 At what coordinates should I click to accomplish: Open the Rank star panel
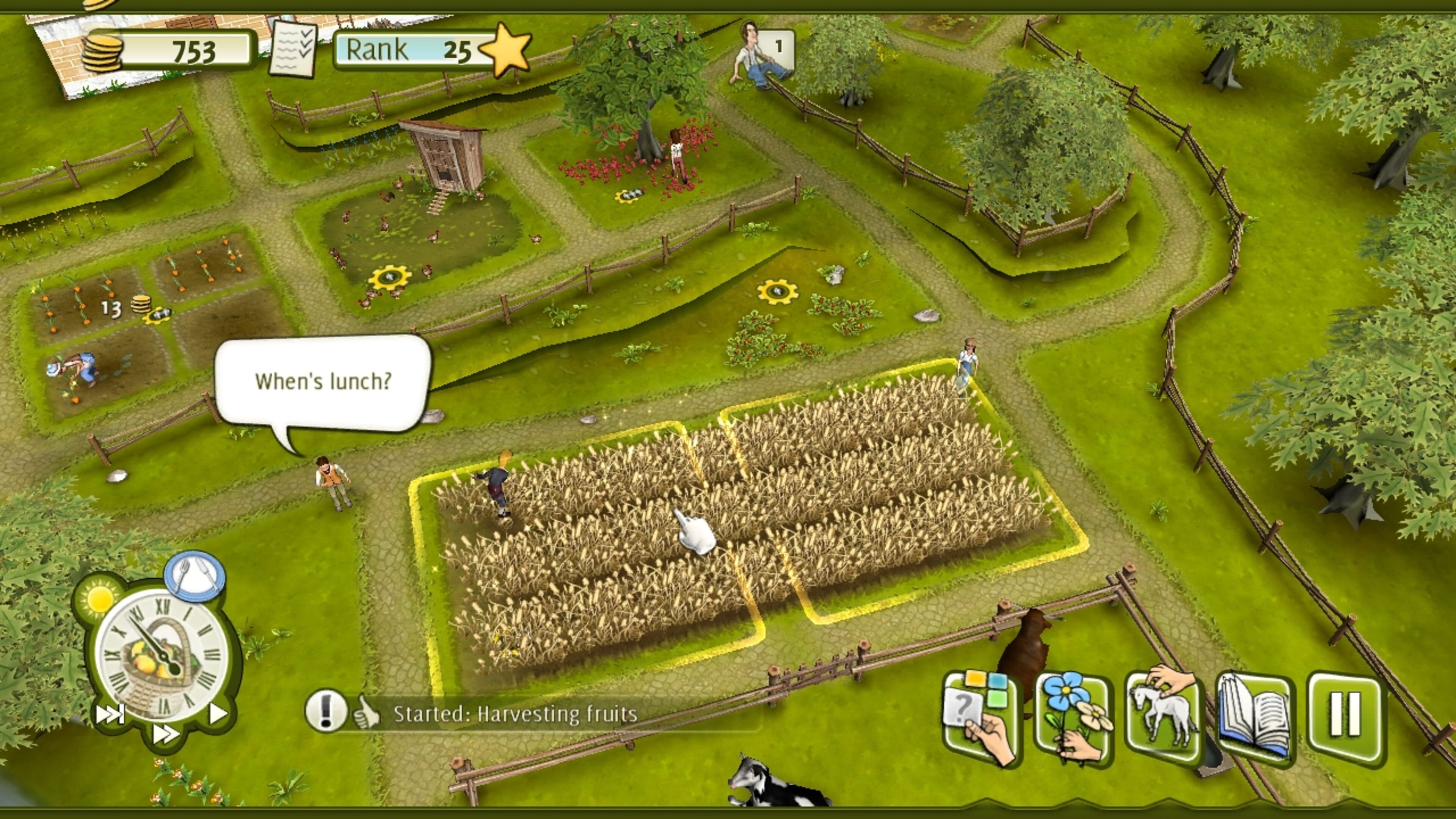(432, 50)
